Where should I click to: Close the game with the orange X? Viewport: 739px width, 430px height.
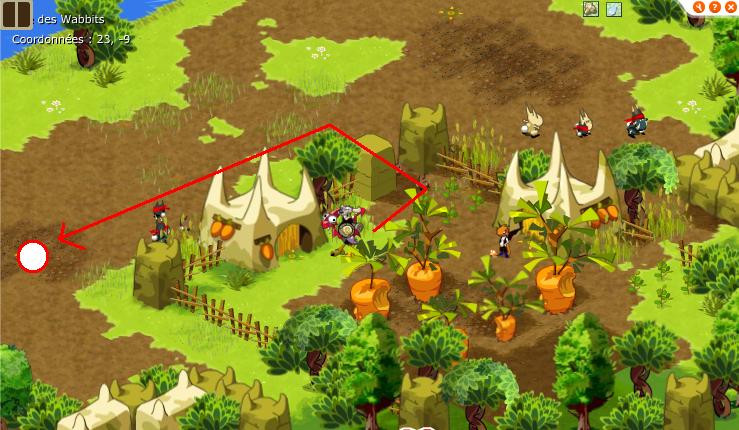[730, 7]
